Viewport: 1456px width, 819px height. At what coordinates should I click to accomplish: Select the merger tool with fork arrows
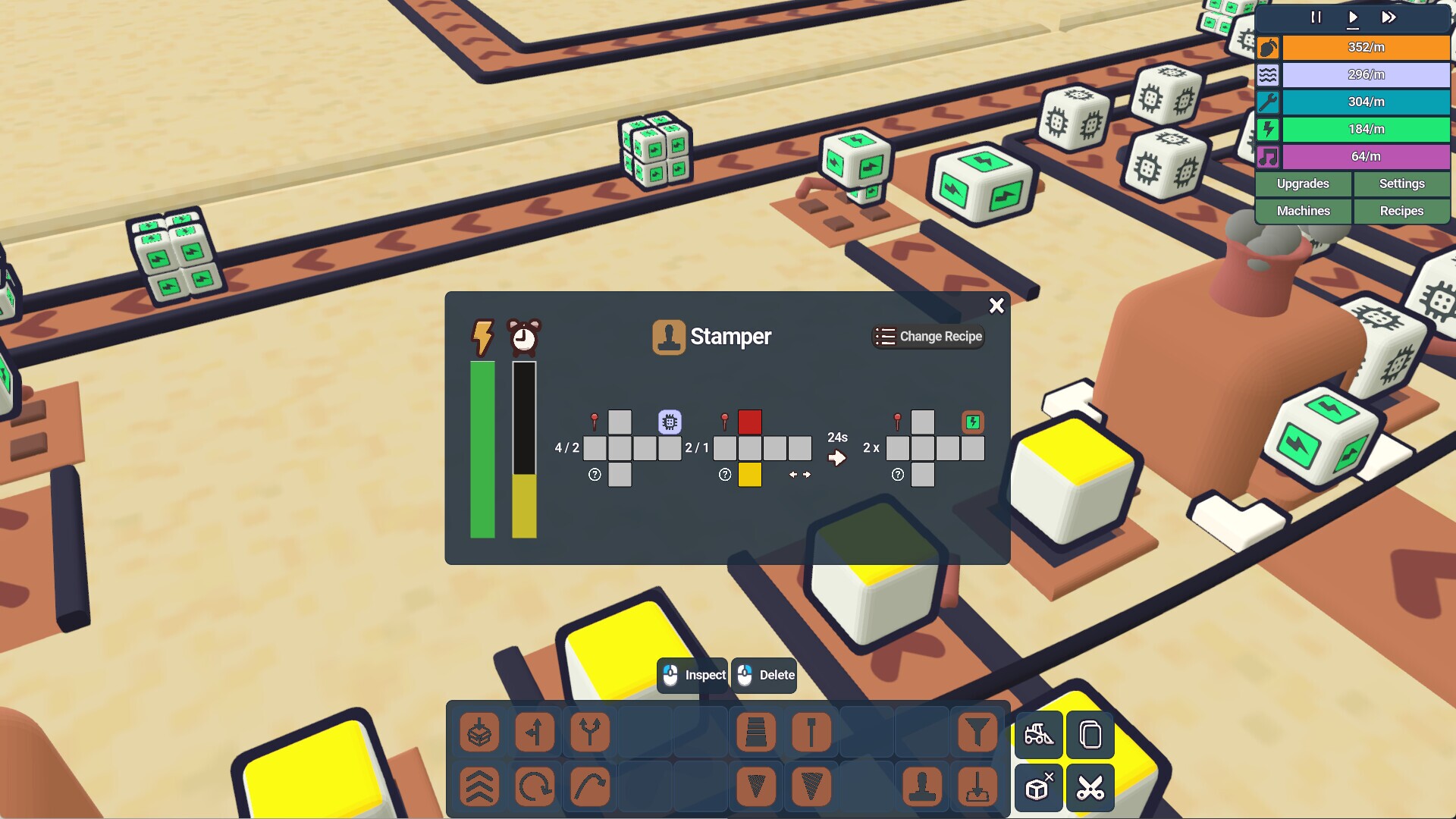(590, 733)
